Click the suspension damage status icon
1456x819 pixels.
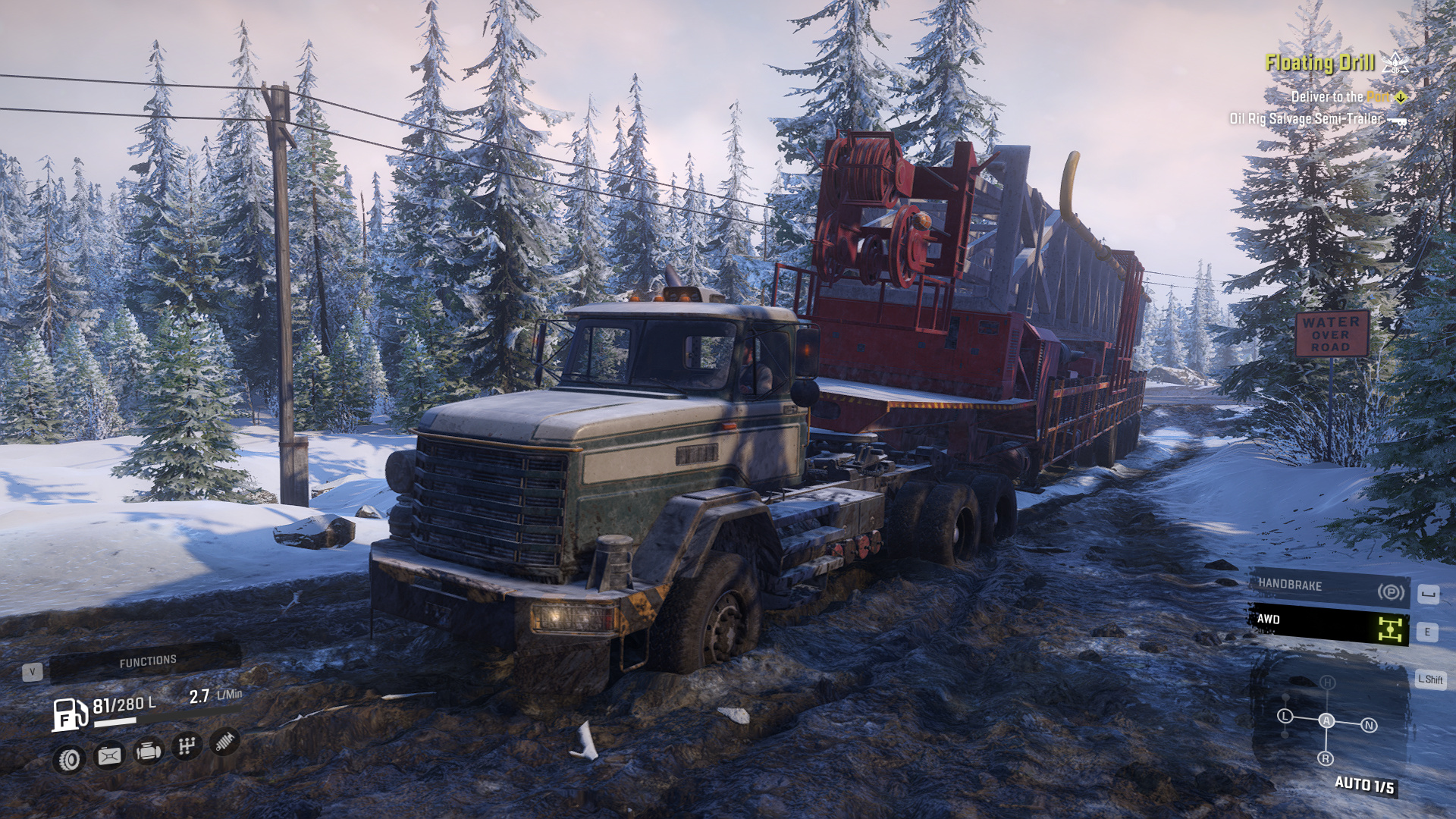[x=224, y=741]
